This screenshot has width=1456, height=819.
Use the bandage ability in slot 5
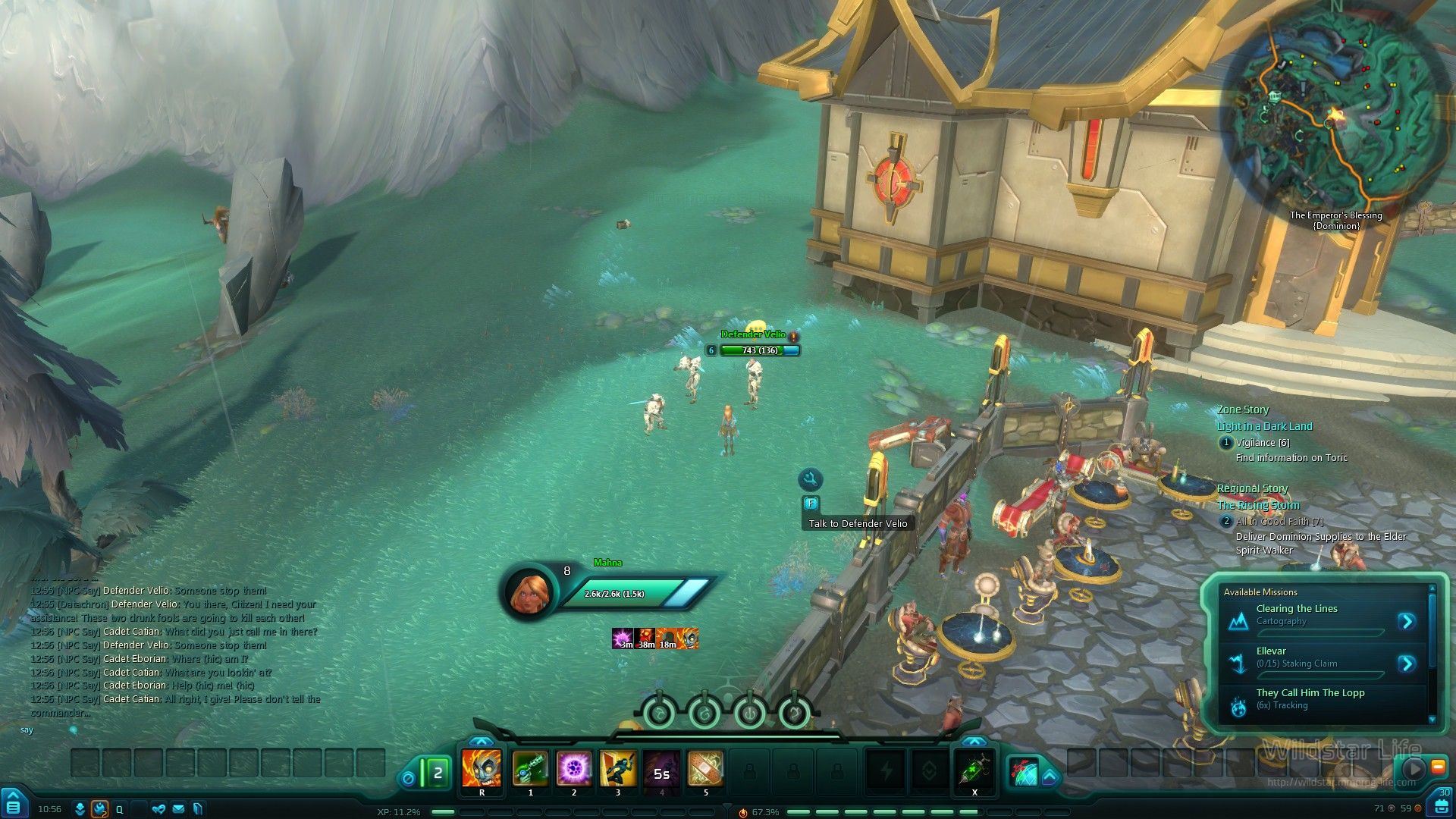[705, 769]
